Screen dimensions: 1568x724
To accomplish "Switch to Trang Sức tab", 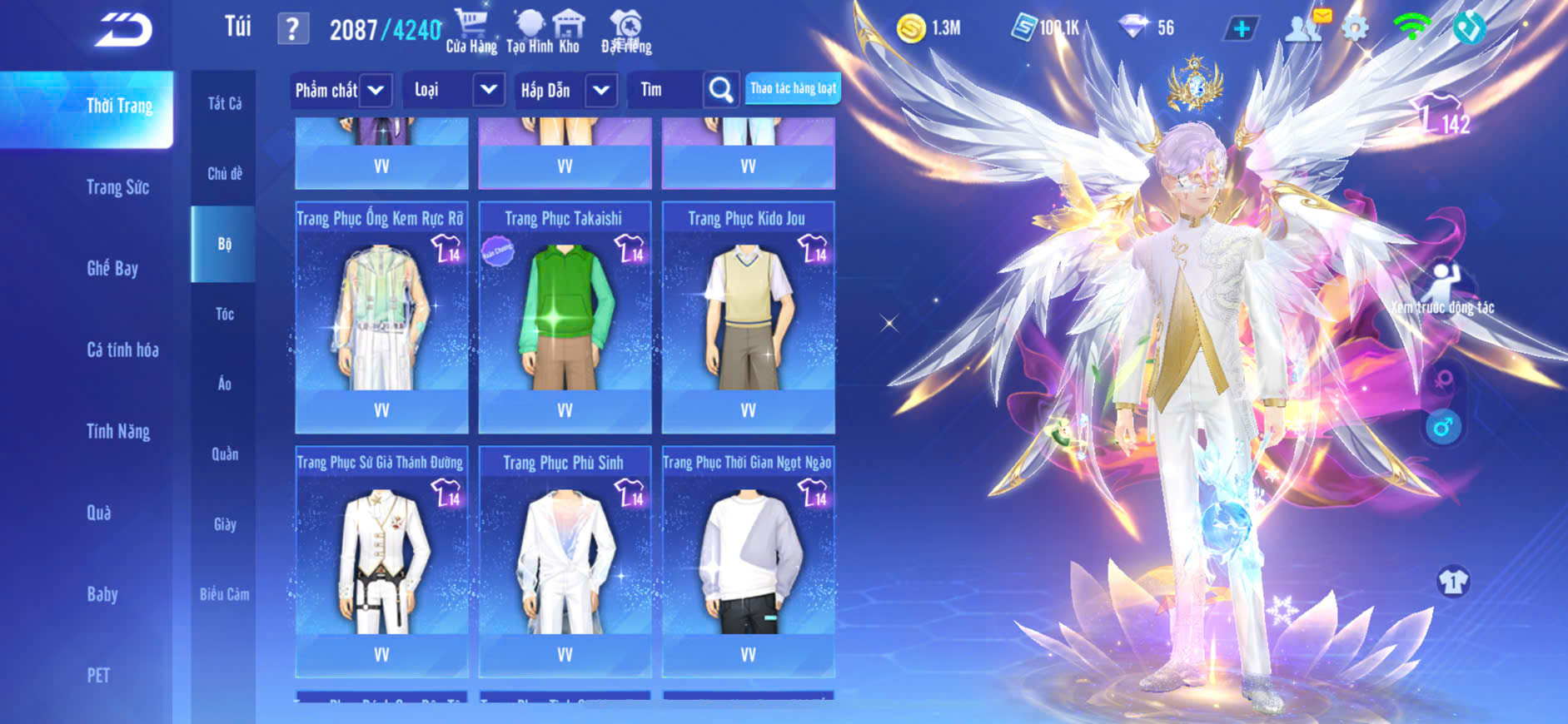I will point(117,187).
